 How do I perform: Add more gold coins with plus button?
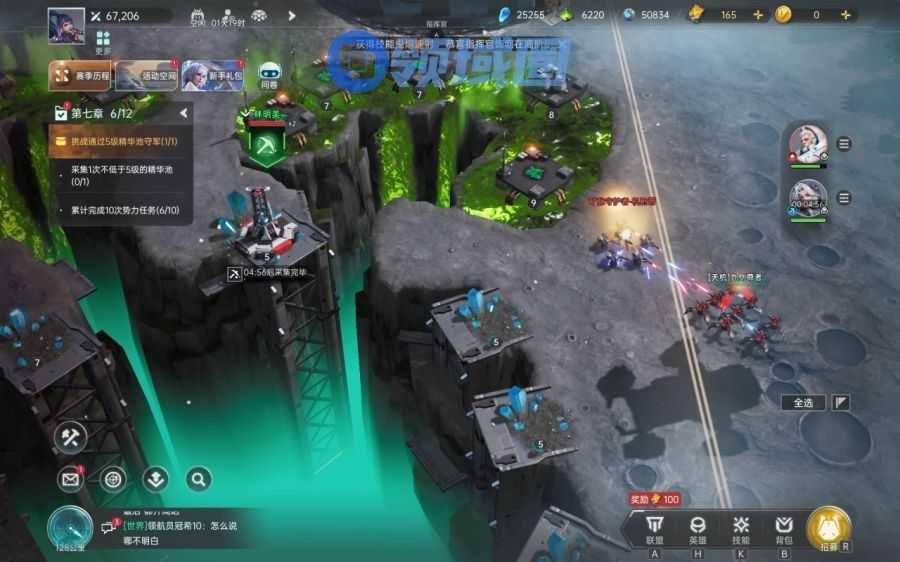(x=846, y=15)
